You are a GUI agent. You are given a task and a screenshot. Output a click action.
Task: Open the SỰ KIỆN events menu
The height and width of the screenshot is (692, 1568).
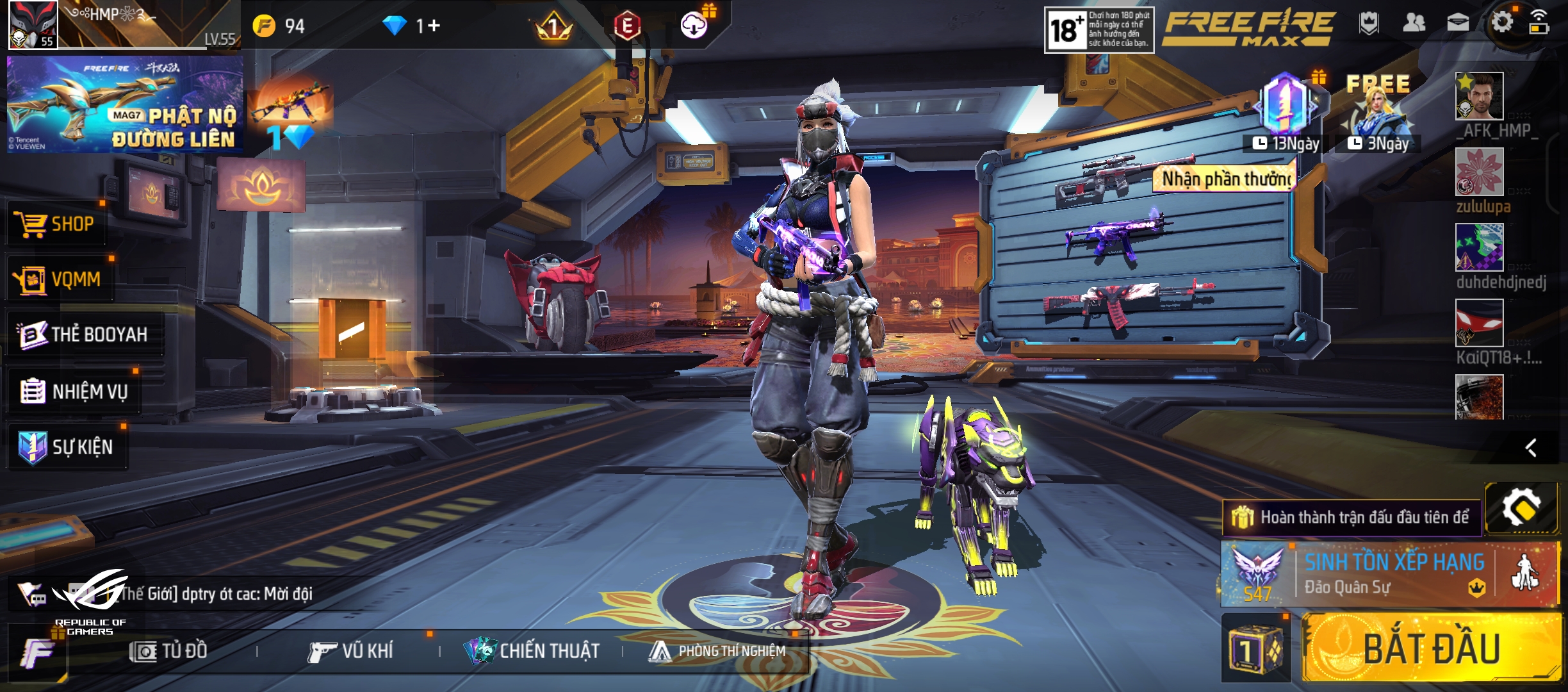pos(67,447)
